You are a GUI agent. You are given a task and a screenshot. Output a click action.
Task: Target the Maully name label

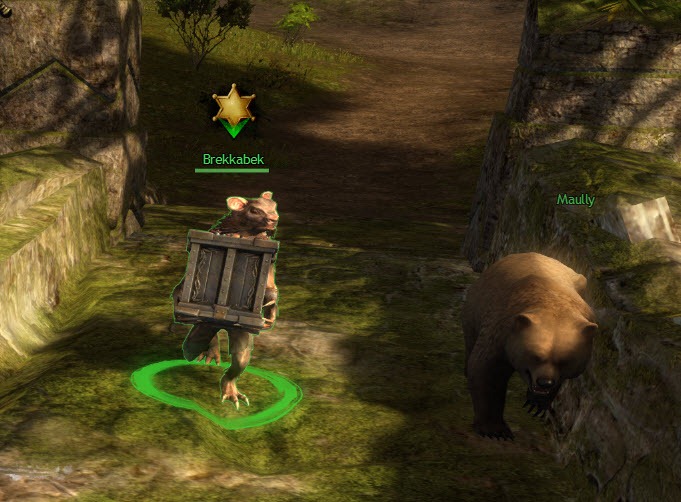tap(576, 200)
